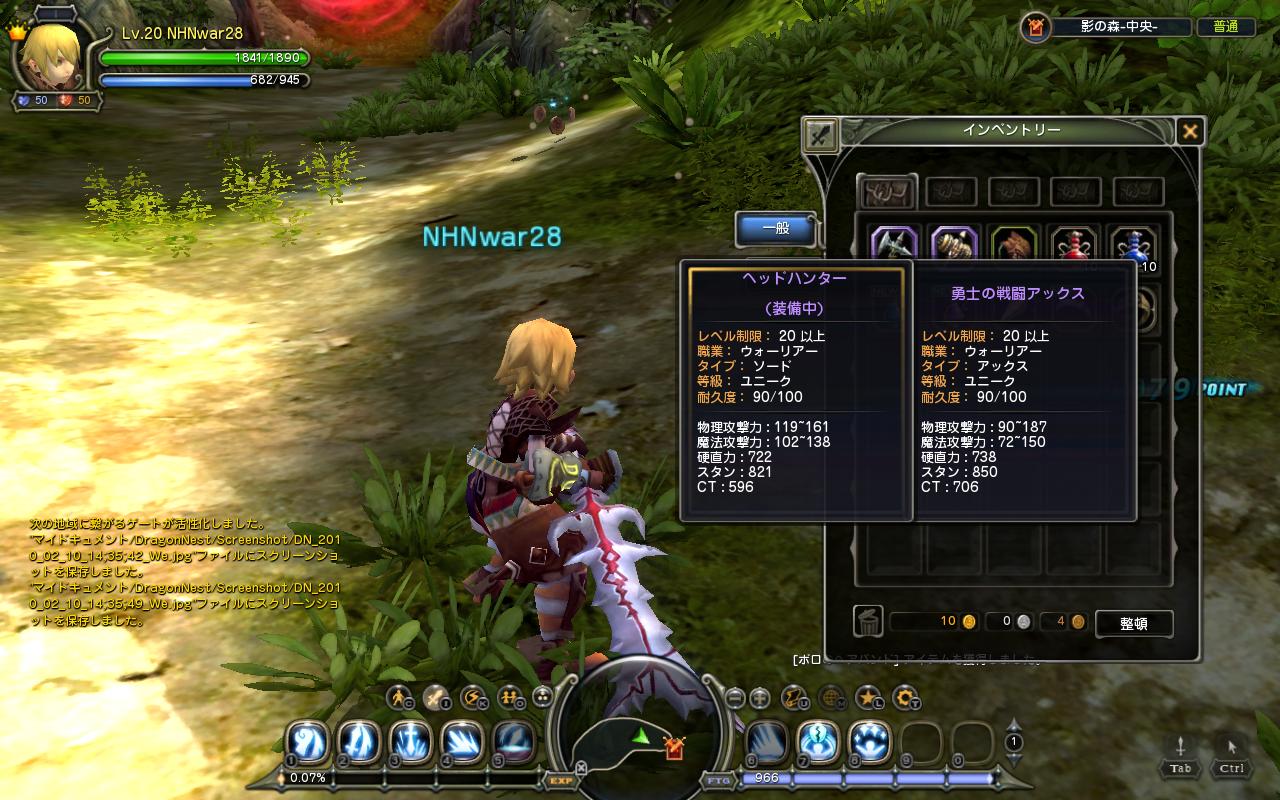Pick the red potion in inventory
This screenshot has height=800, width=1280.
(x=1072, y=243)
